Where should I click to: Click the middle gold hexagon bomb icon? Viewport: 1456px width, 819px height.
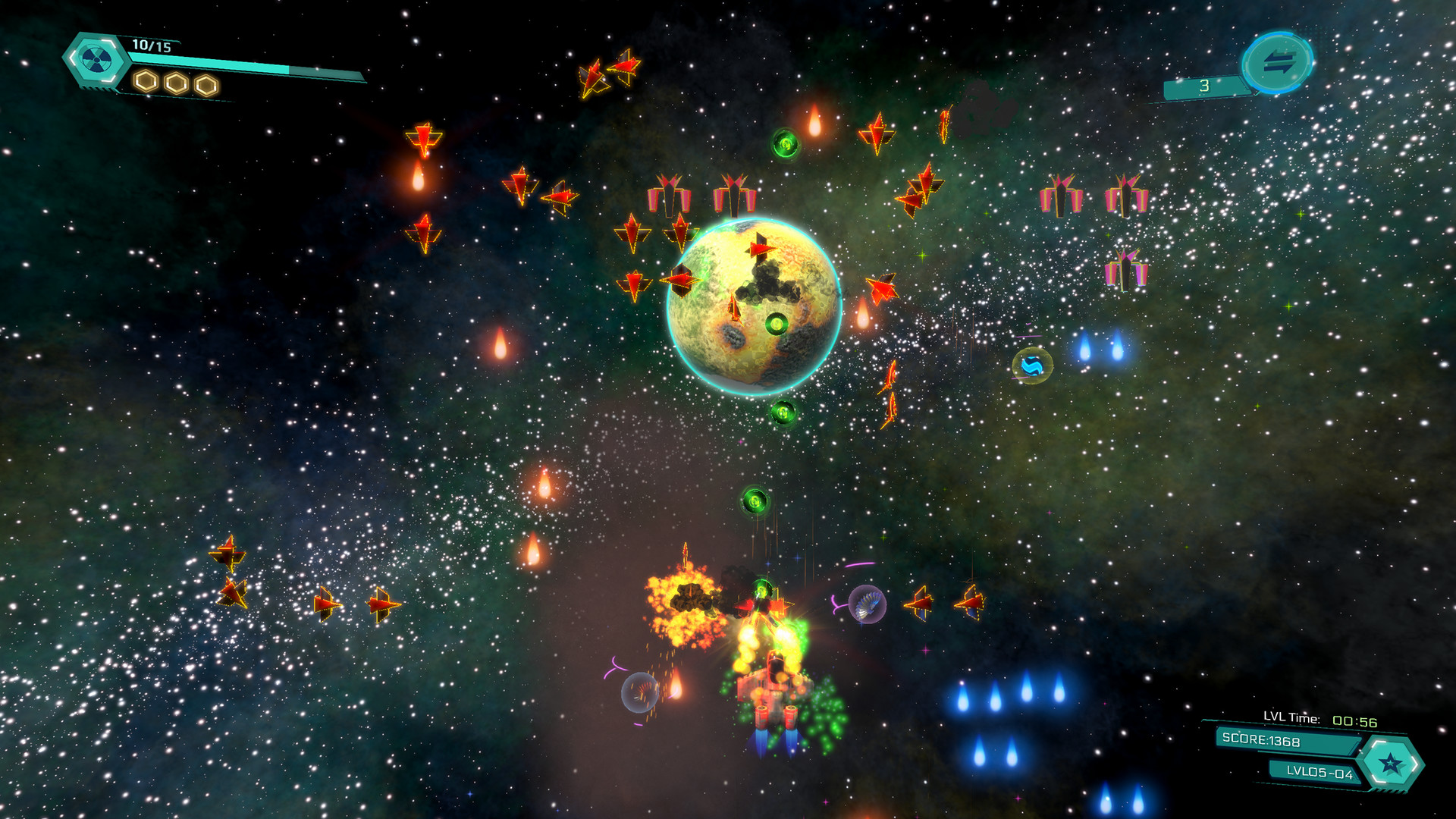click(x=176, y=80)
